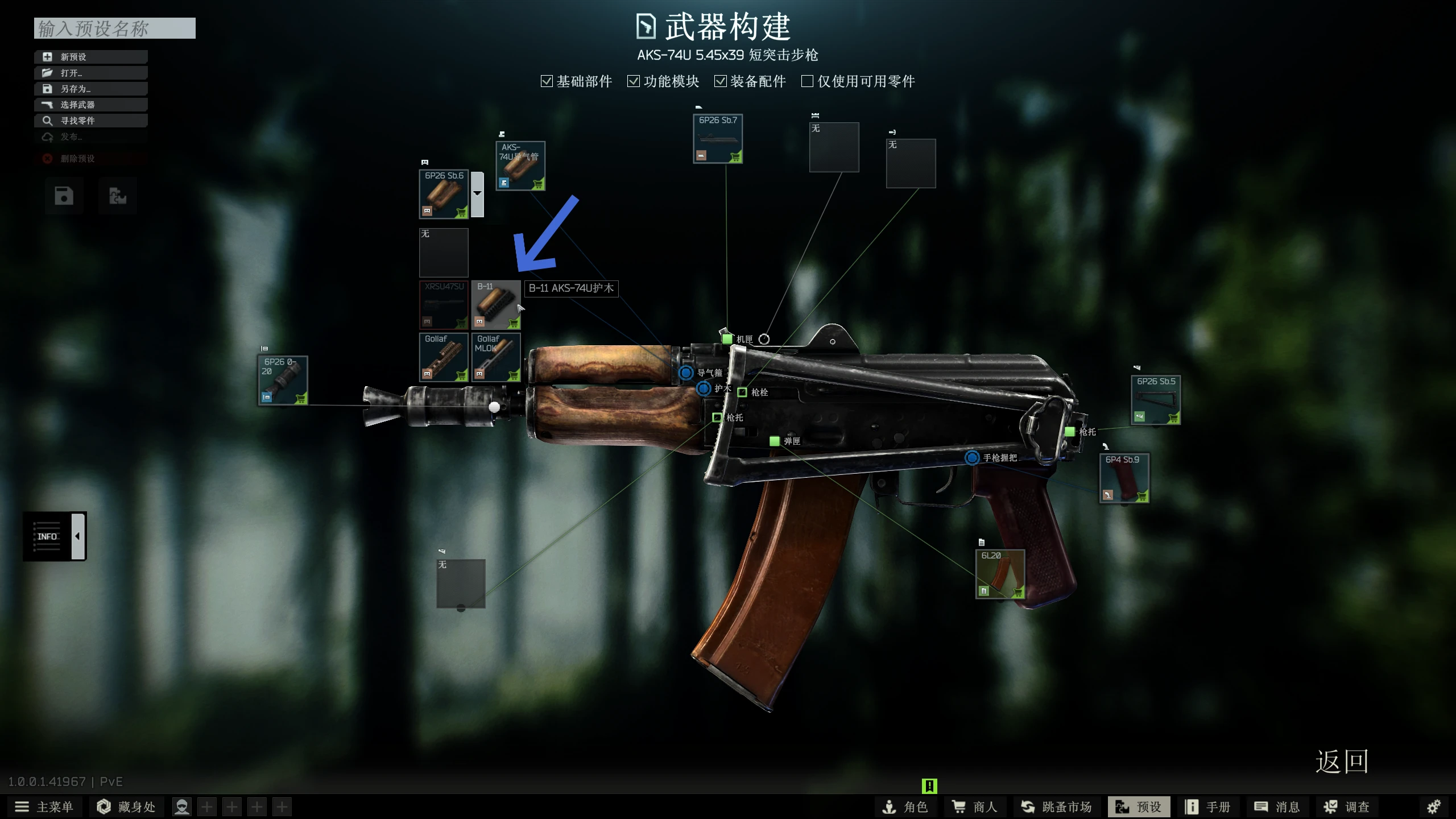Select the 6P4 Sb.9 pistol grip slot

point(1124,478)
